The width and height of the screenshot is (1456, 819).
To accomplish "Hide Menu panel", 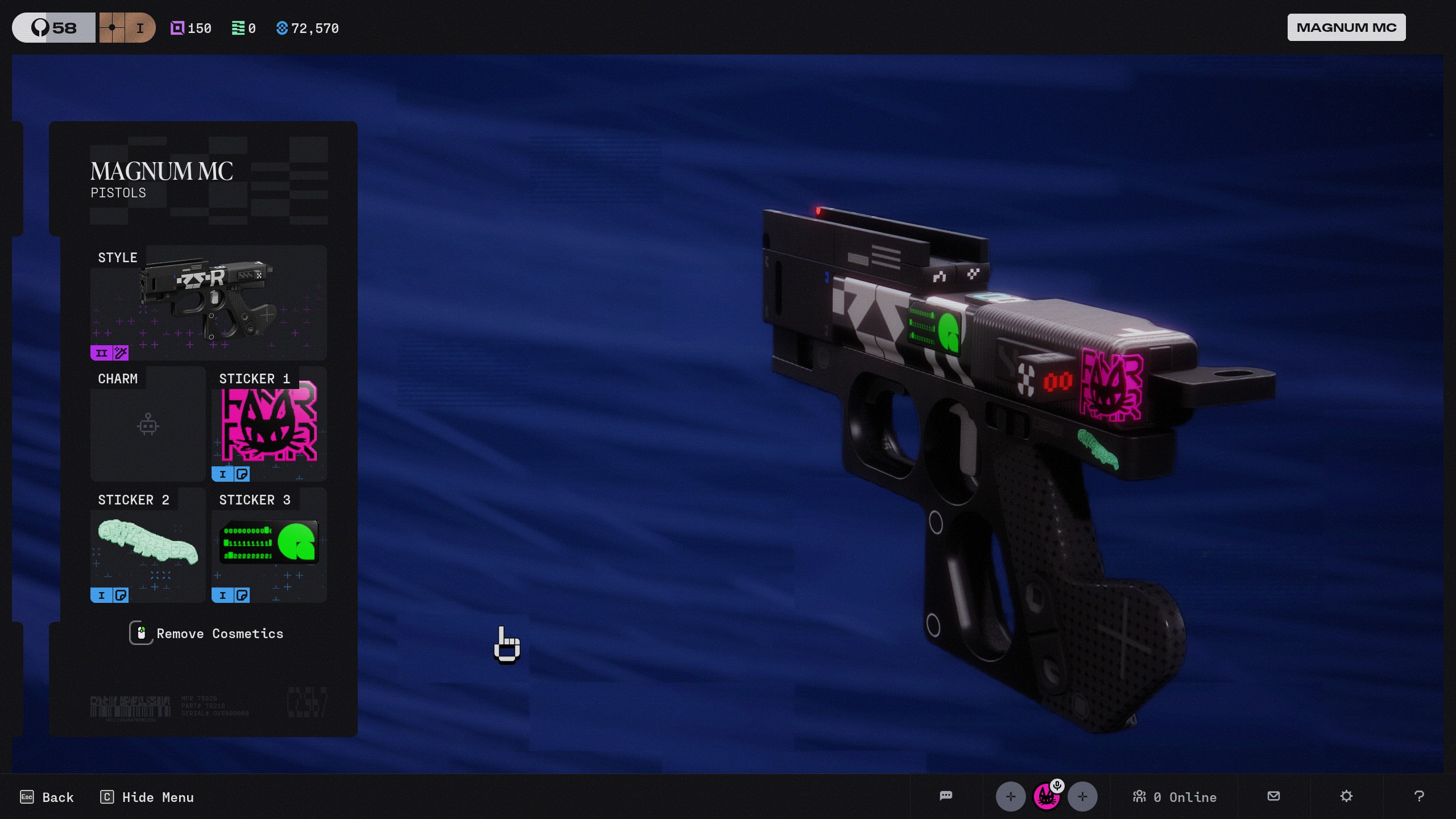I will pos(147,797).
